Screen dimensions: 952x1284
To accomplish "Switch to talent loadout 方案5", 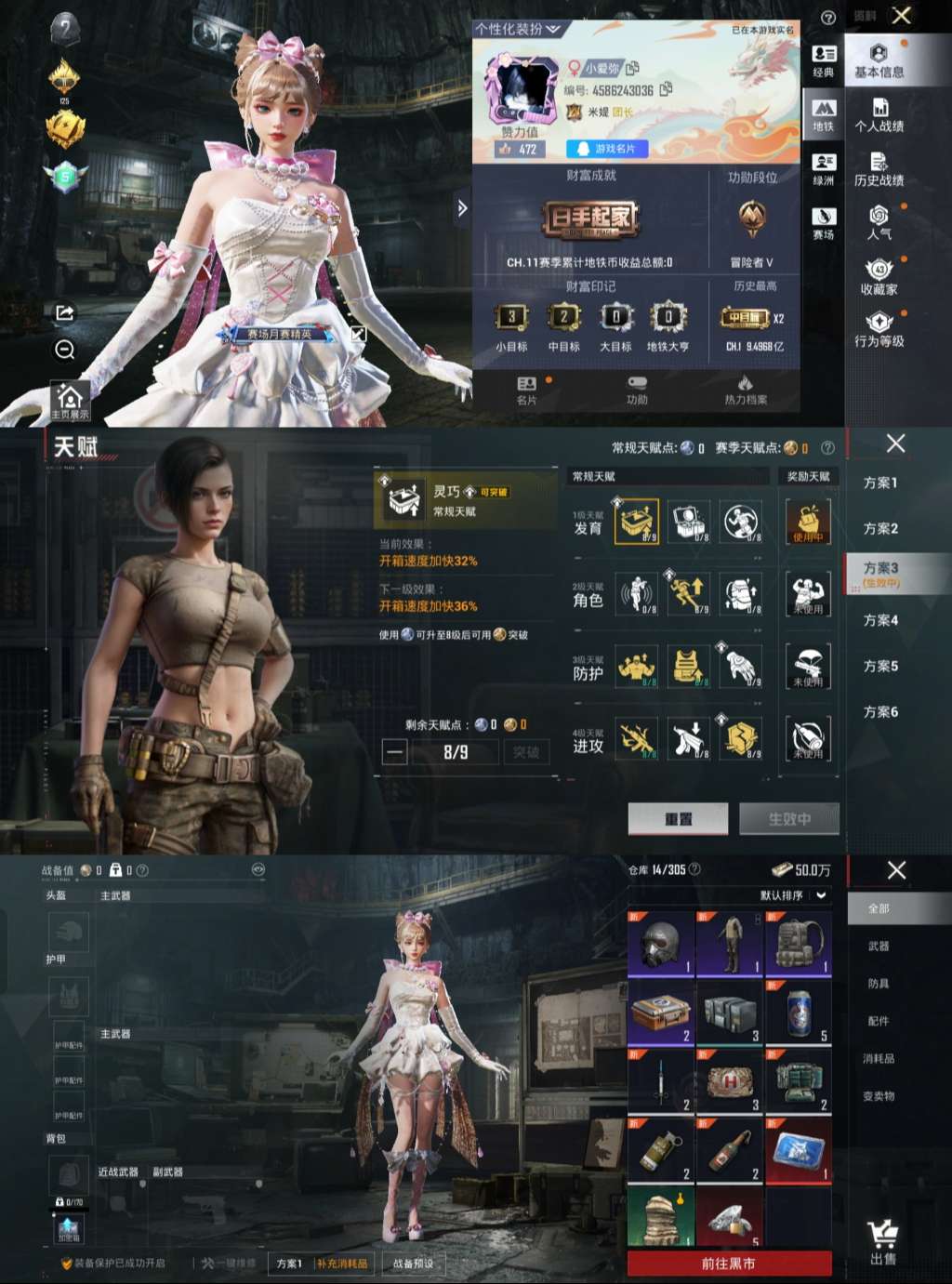I will (x=879, y=666).
